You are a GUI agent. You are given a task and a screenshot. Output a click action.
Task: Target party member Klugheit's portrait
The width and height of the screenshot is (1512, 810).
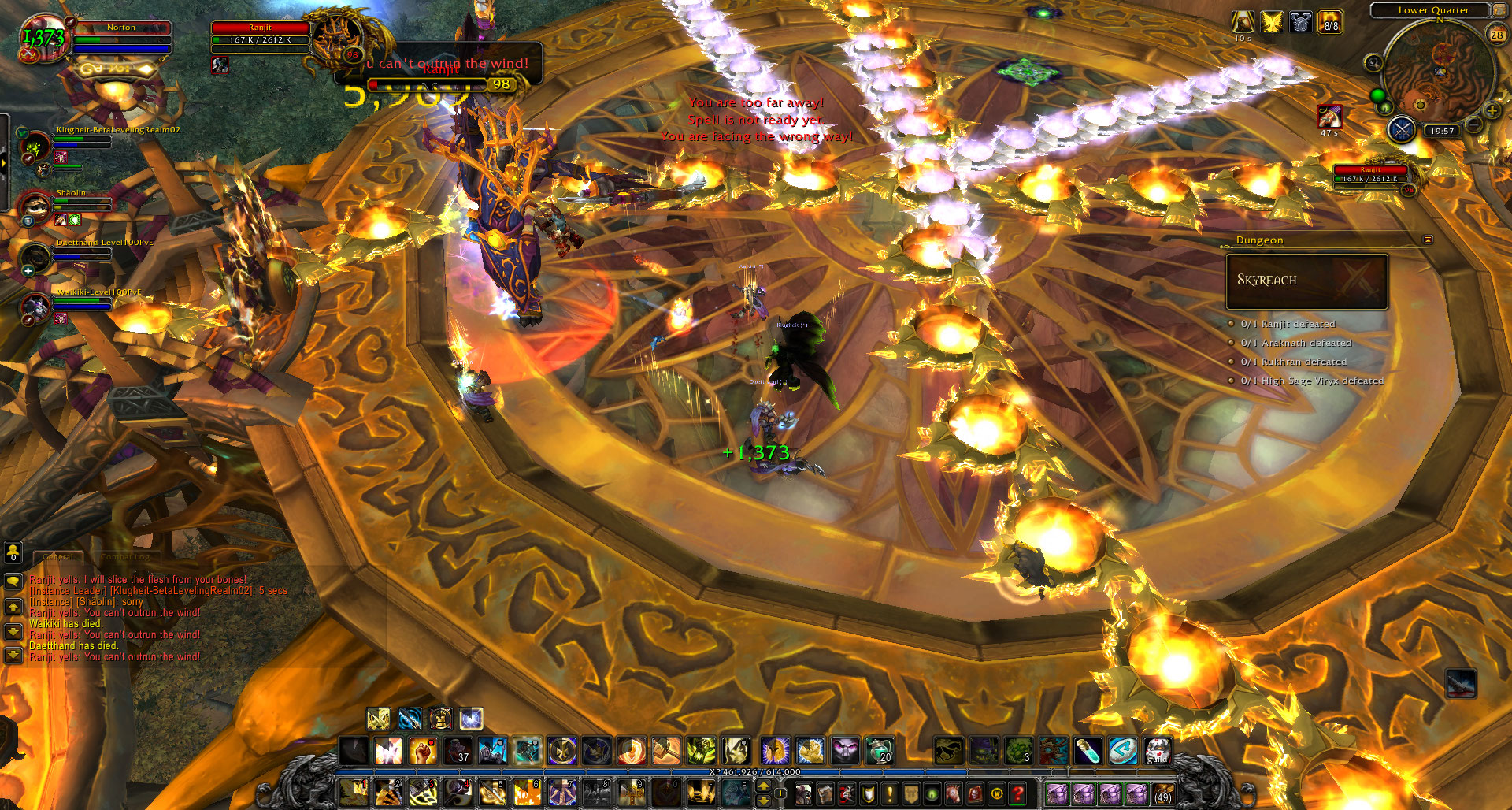point(35,147)
